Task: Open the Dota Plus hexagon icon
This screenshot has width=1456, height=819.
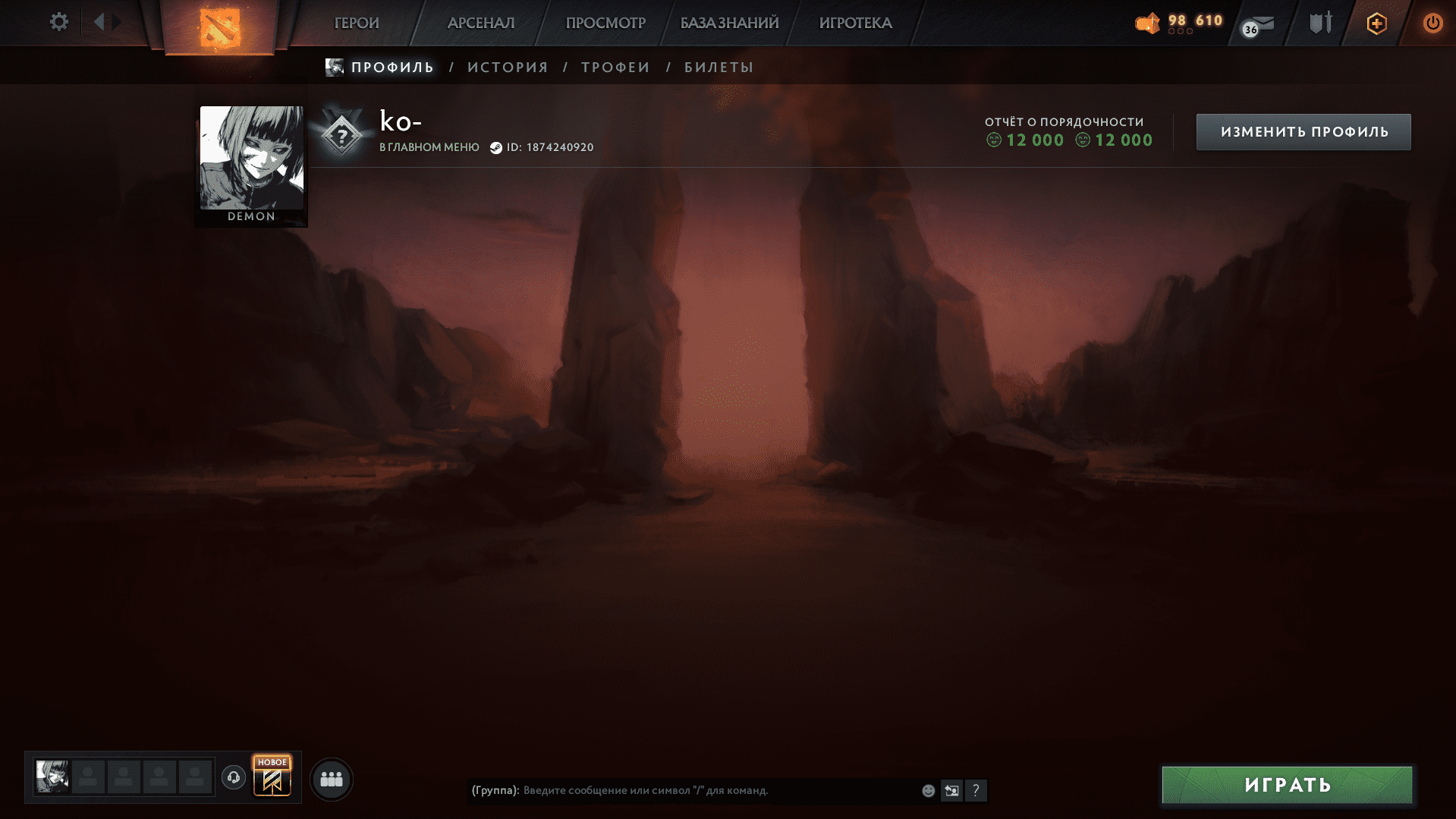Action: [1376, 23]
